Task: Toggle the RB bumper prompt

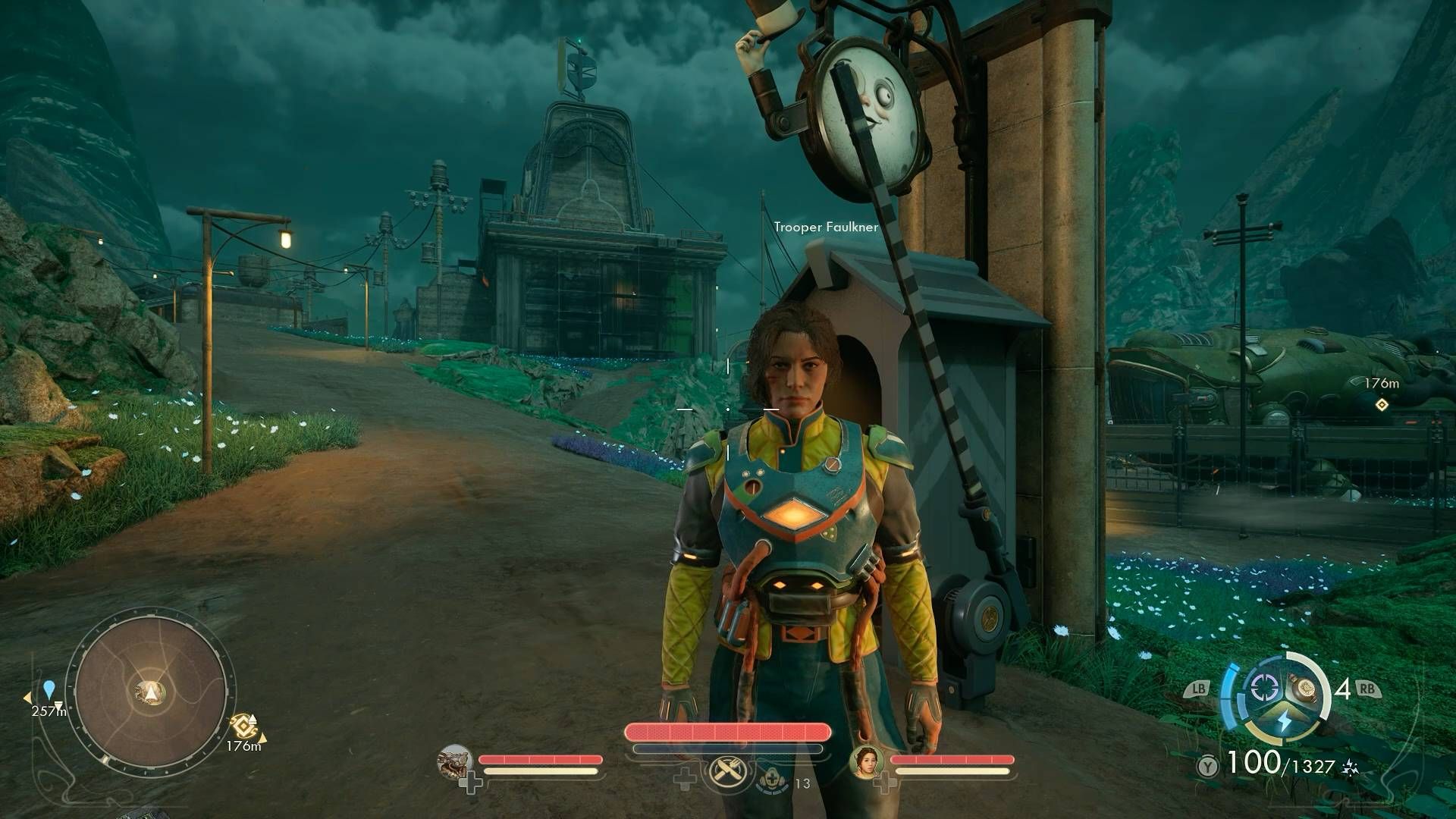Action: point(1369,689)
